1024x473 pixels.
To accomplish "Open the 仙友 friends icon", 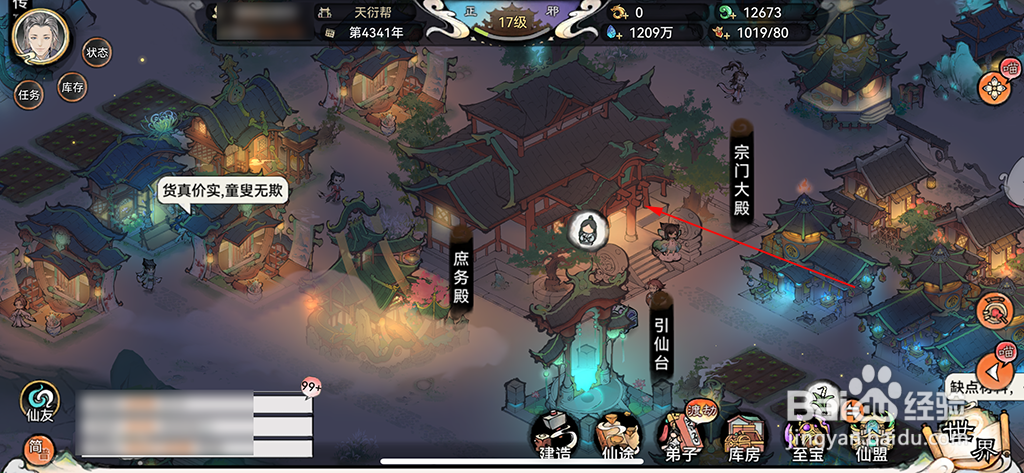I will click(38, 400).
